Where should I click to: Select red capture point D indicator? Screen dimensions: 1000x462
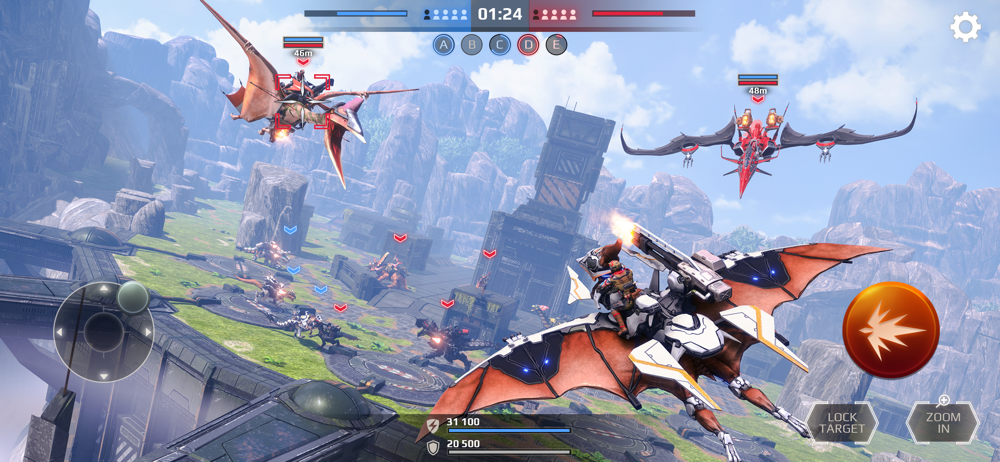click(x=528, y=44)
